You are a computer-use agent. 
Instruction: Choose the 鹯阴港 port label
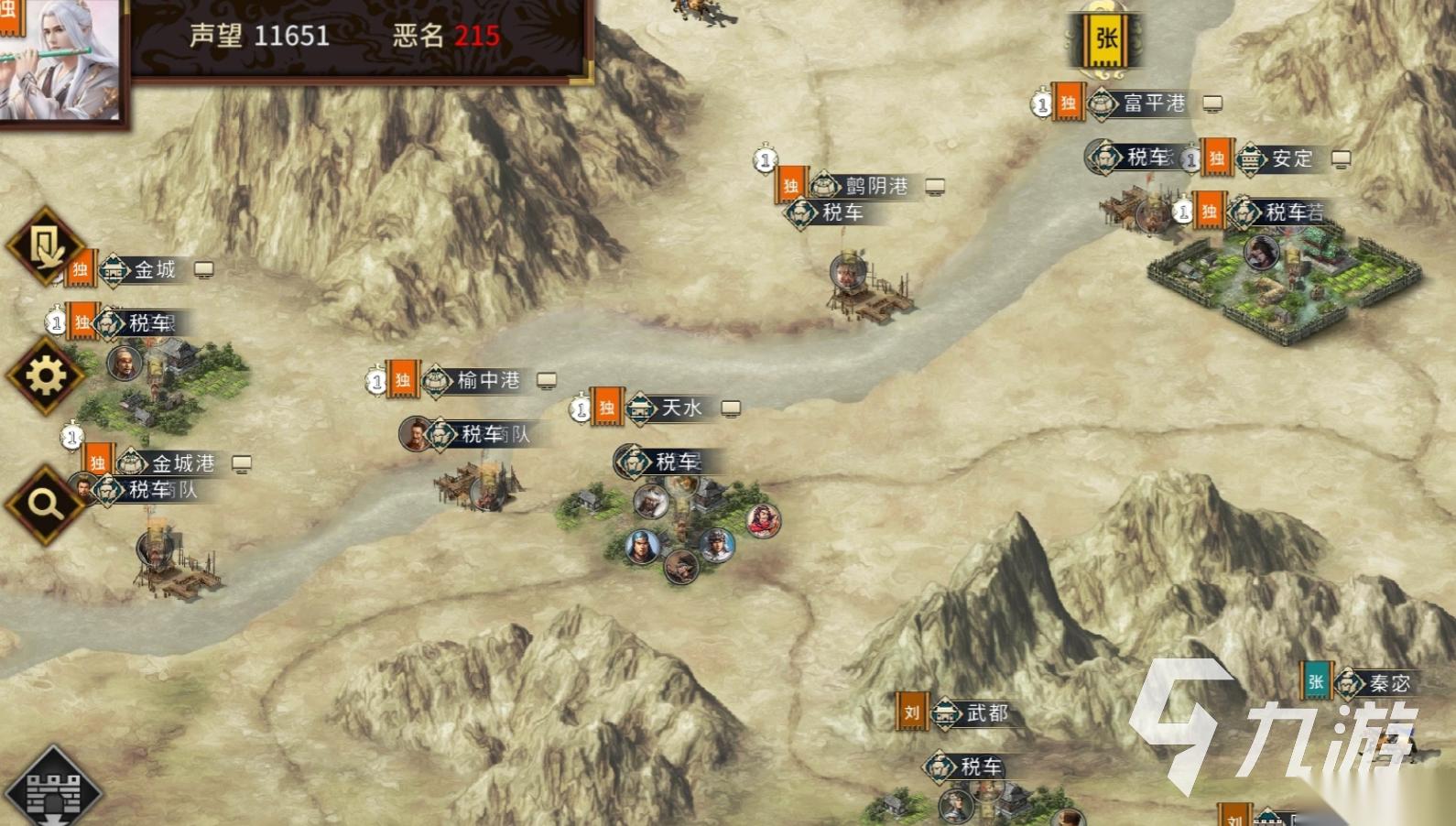tap(875, 187)
